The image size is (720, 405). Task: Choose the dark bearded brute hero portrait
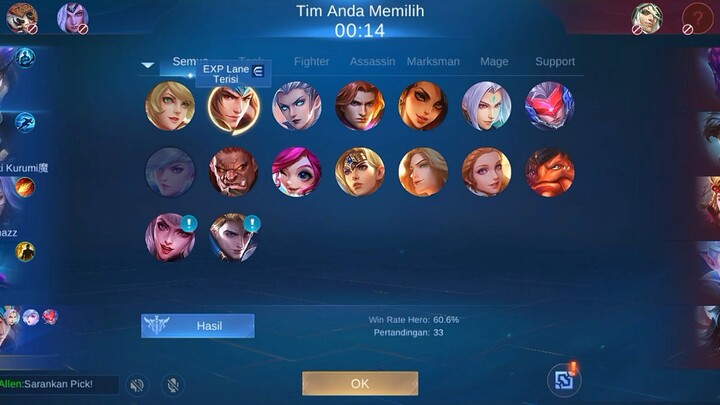point(233,172)
